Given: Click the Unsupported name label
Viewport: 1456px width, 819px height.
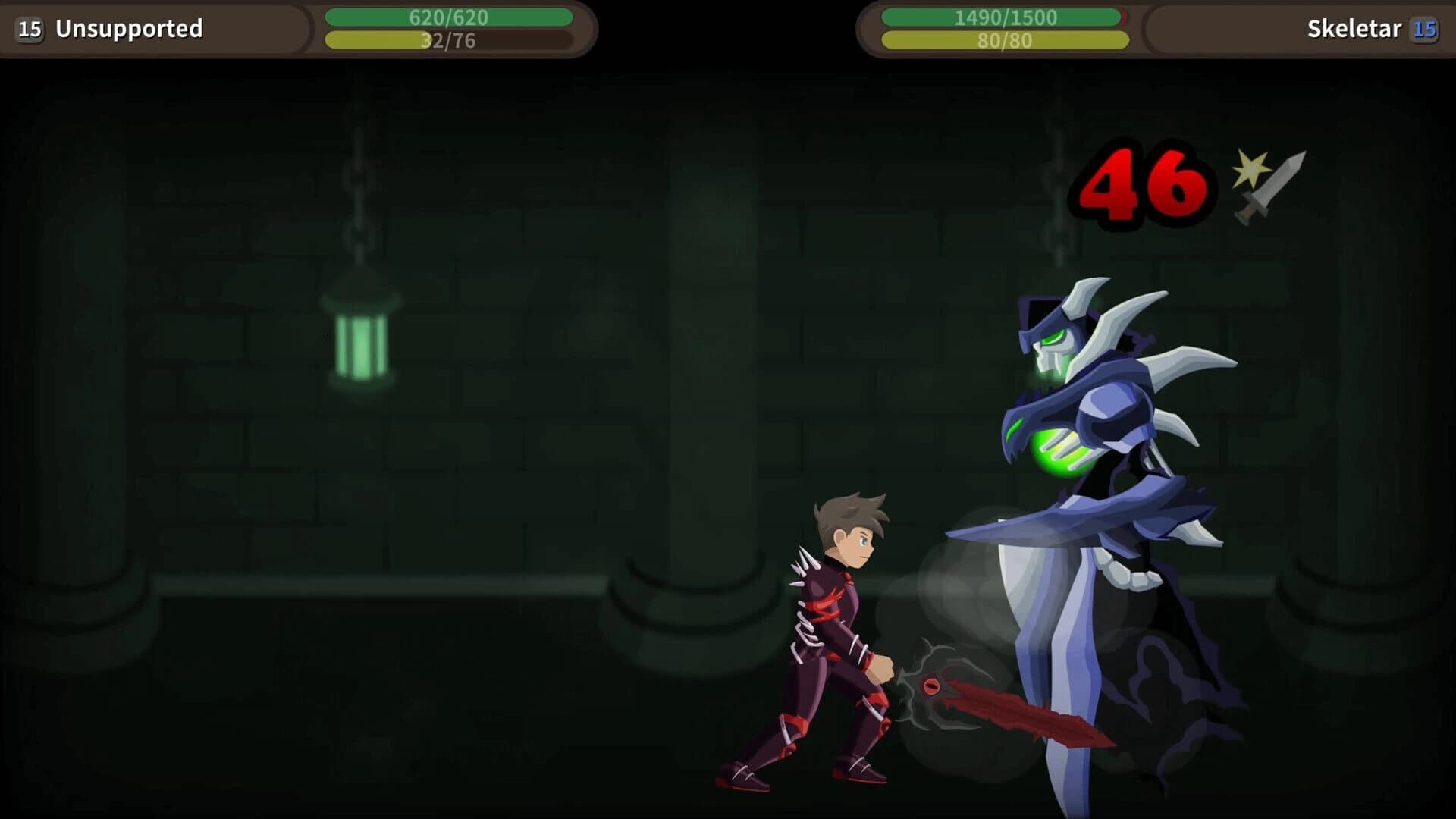Looking at the screenshot, I should tap(129, 30).
